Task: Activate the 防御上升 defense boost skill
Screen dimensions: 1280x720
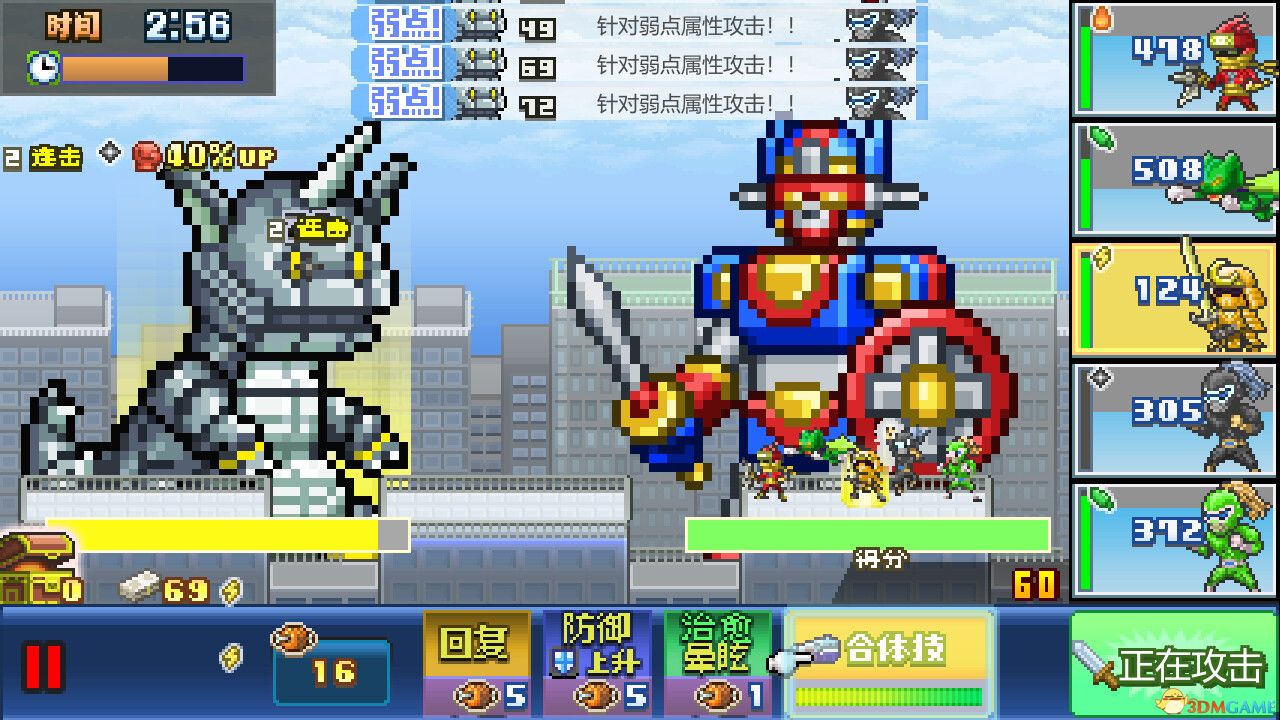Action: [x=598, y=660]
